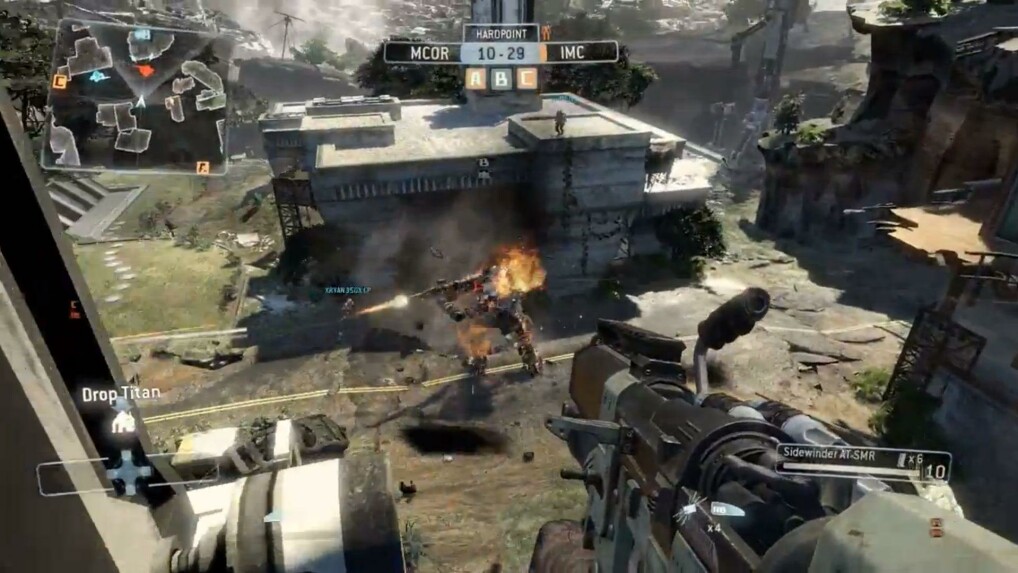Activate the Drop Titan icon
This screenshot has width=1018, height=573.
[125, 421]
